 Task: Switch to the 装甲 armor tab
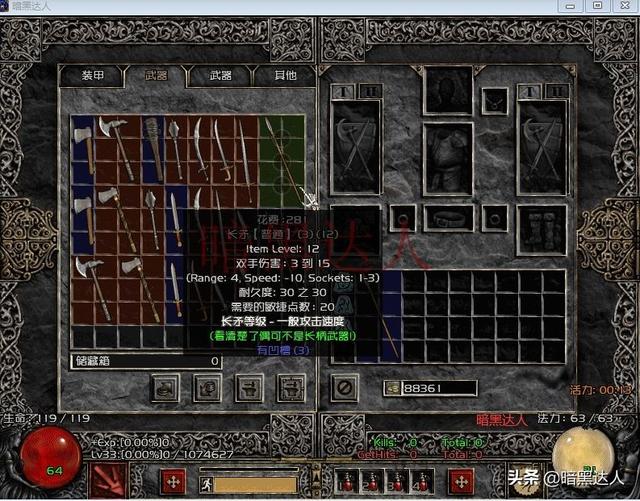pyautogui.click(x=92, y=76)
